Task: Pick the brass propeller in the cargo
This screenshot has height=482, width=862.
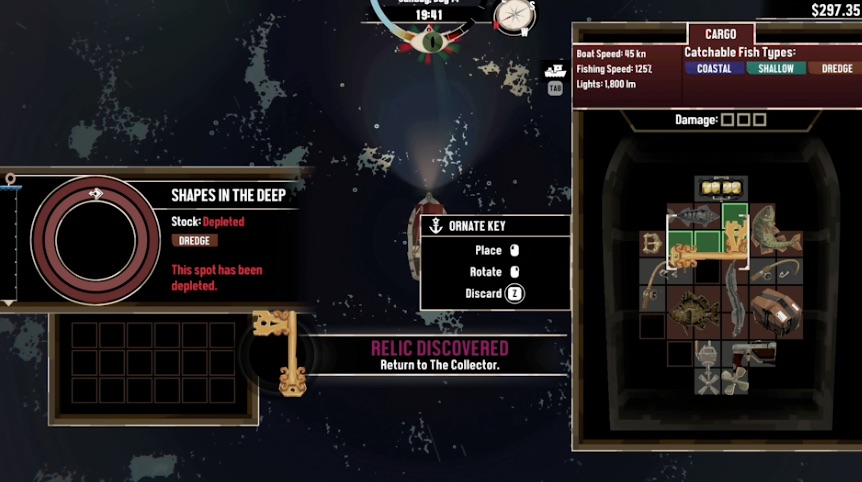Action: coord(735,380)
